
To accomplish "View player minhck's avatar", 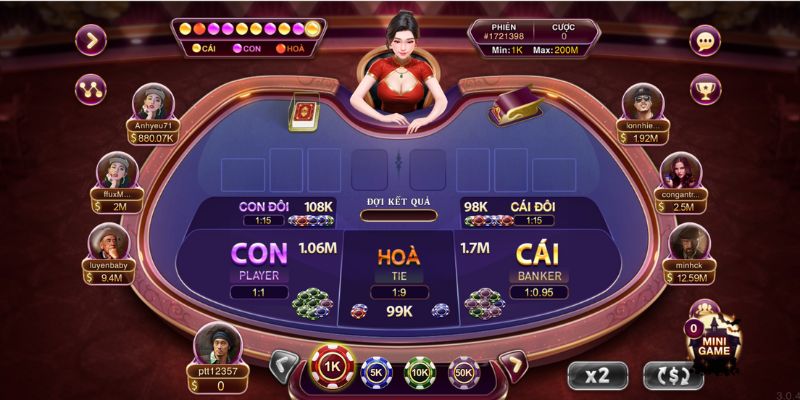I will pos(688,243).
